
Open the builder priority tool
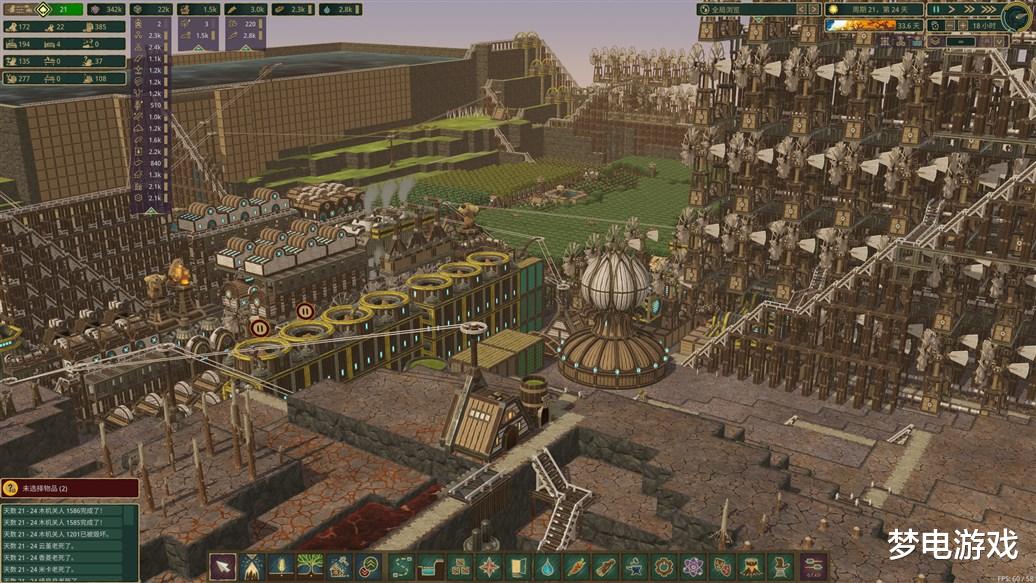pyautogui.click(x=368, y=566)
